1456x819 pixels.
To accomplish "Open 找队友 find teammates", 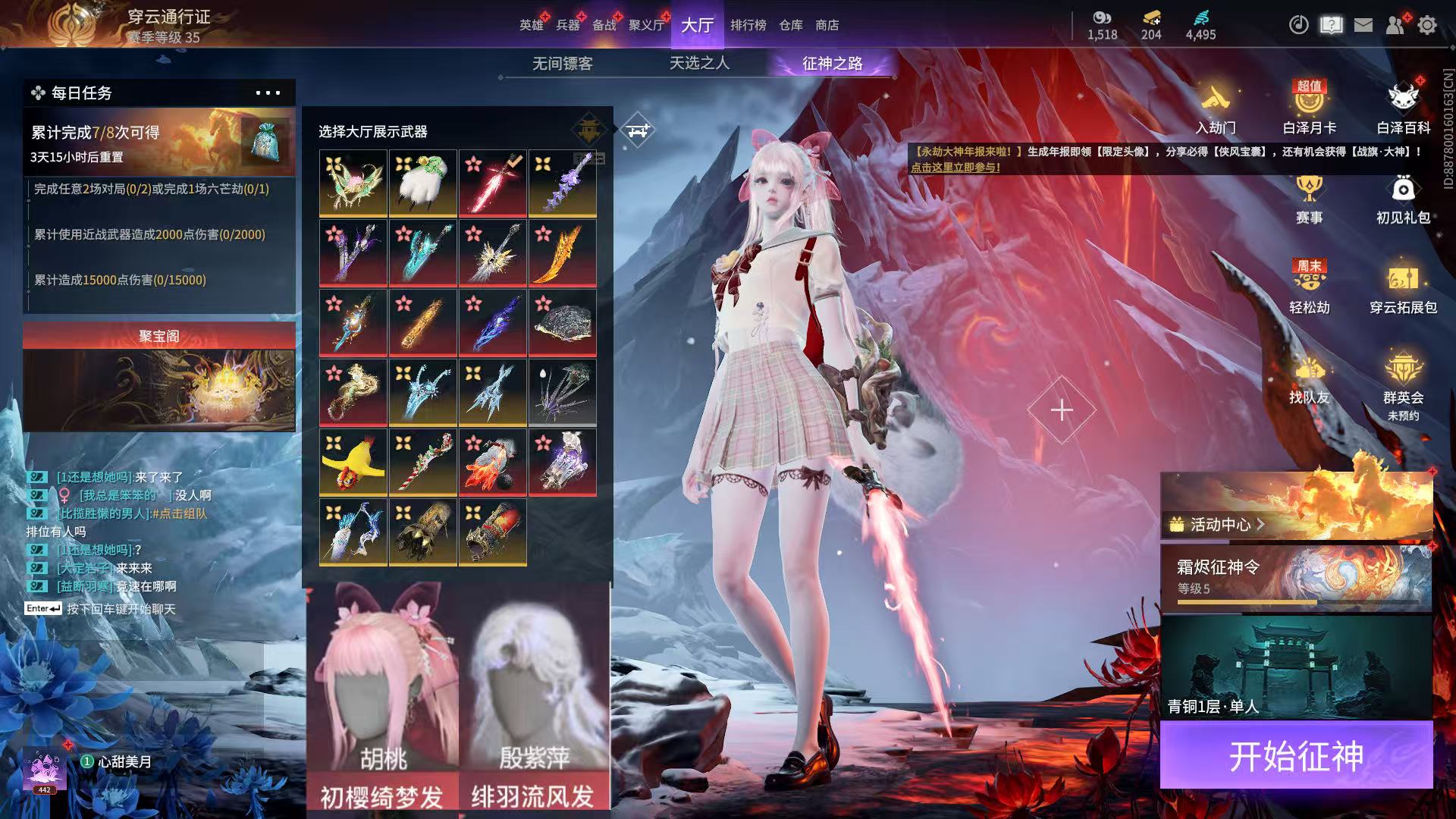I will coord(1309,379).
